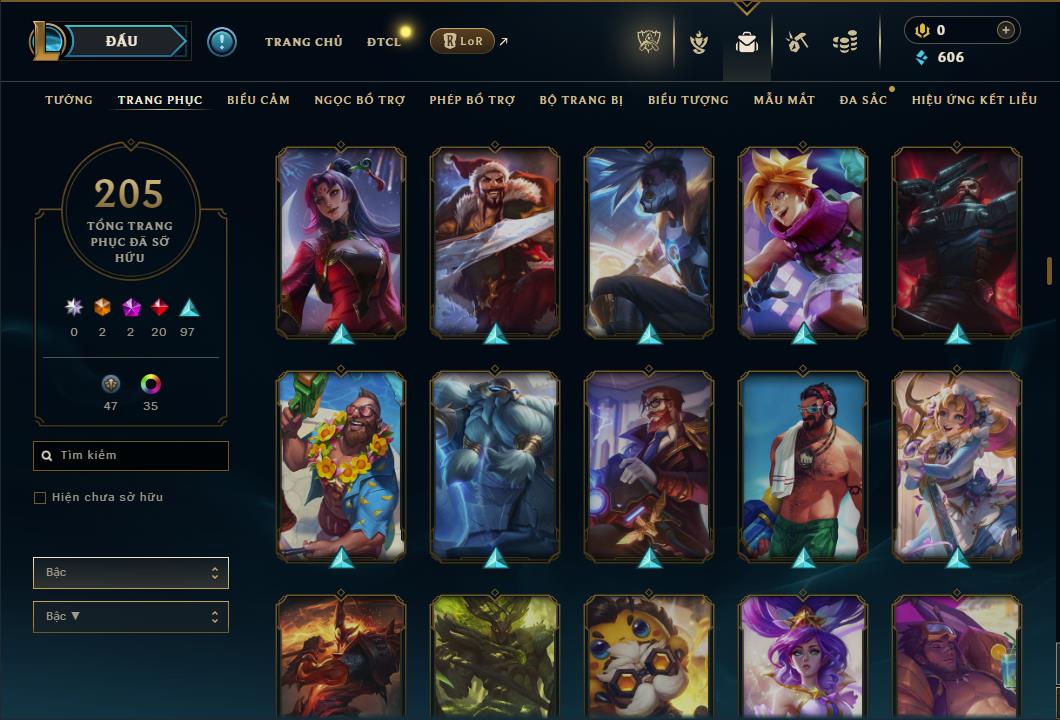The width and height of the screenshot is (1060, 720).
Task: Select the BIỂU CẢM tab
Action: [258, 100]
